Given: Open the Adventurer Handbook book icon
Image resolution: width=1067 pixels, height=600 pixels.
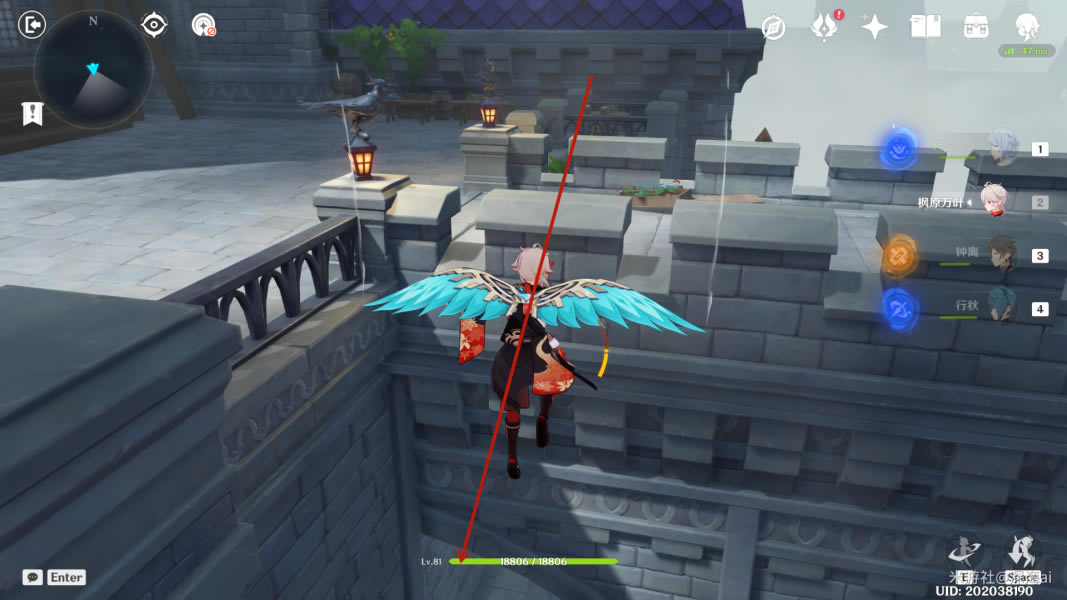Looking at the screenshot, I should 925,27.
